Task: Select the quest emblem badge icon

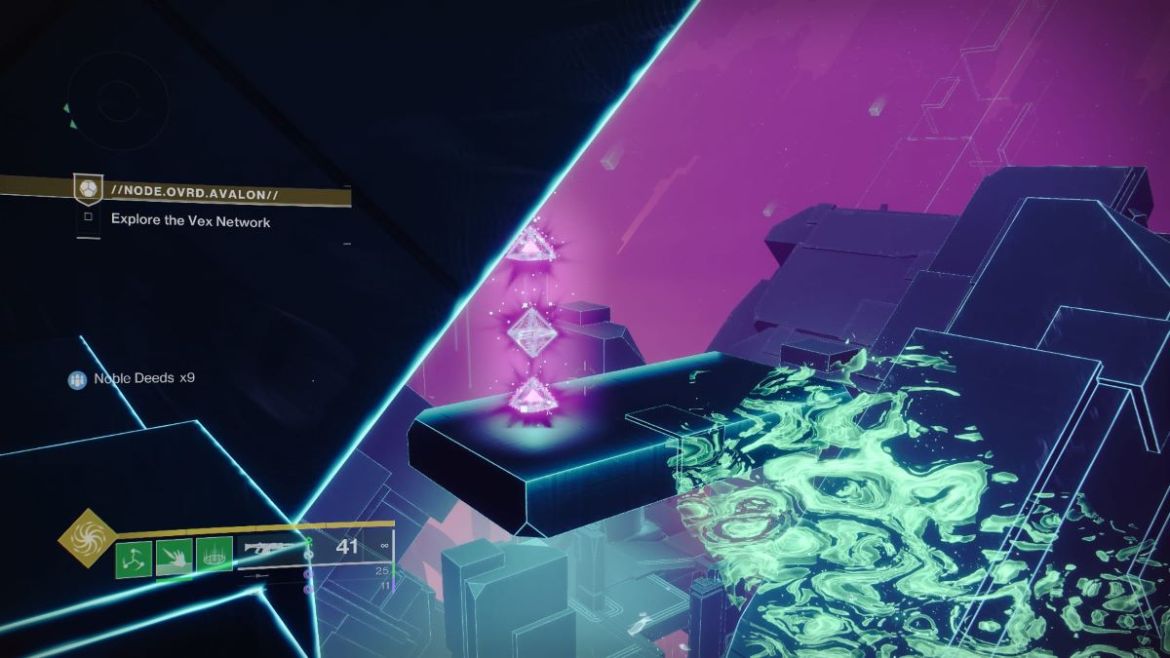Action: pyautogui.click(x=89, y=188)
